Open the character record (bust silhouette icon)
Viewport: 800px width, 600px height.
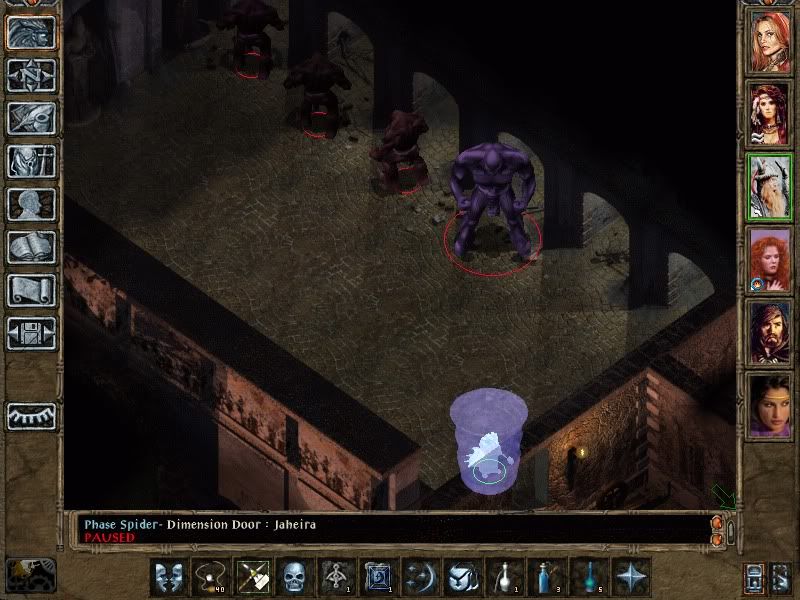(31, 204)
